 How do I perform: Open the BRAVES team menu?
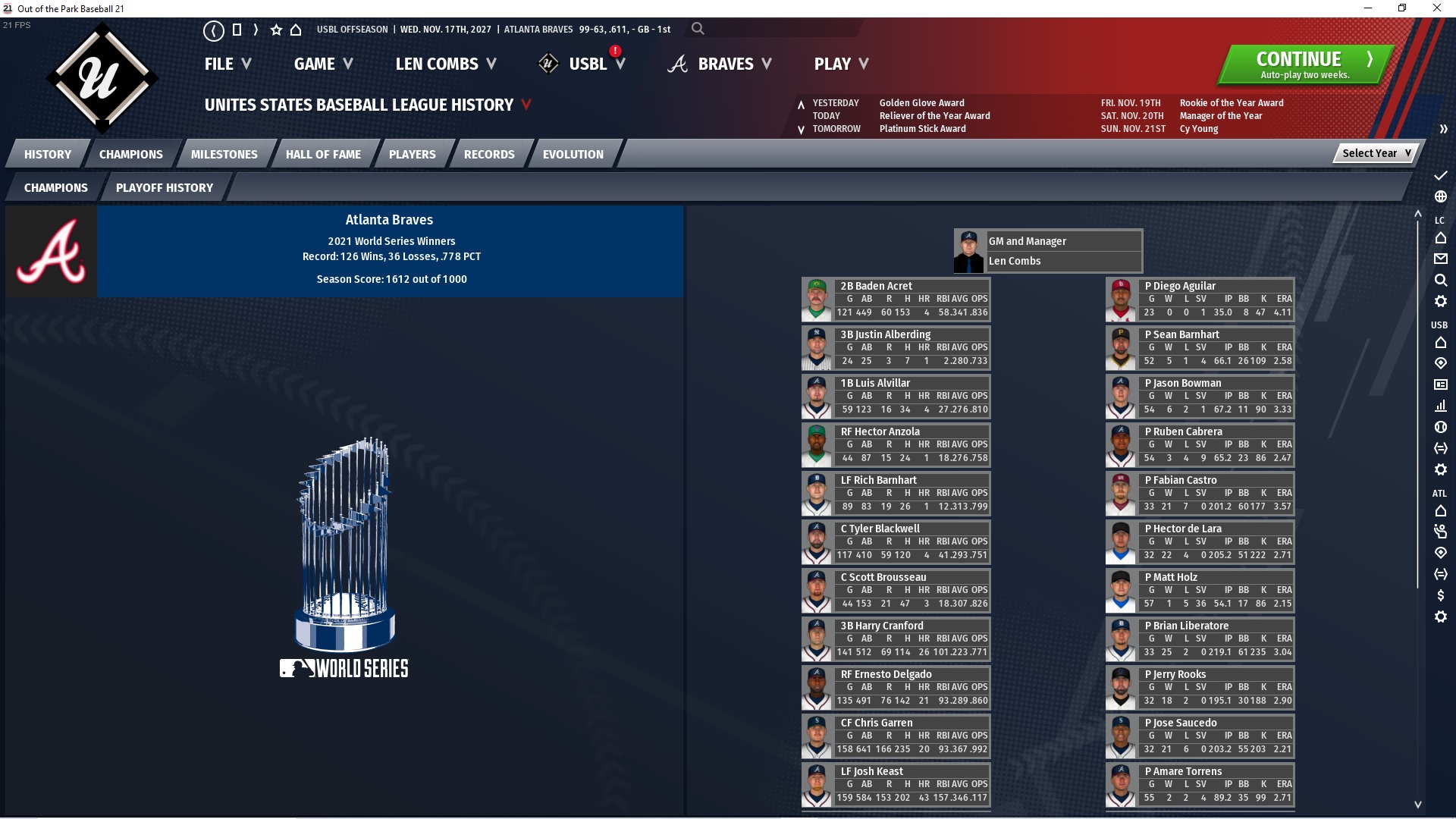[725, 64]
